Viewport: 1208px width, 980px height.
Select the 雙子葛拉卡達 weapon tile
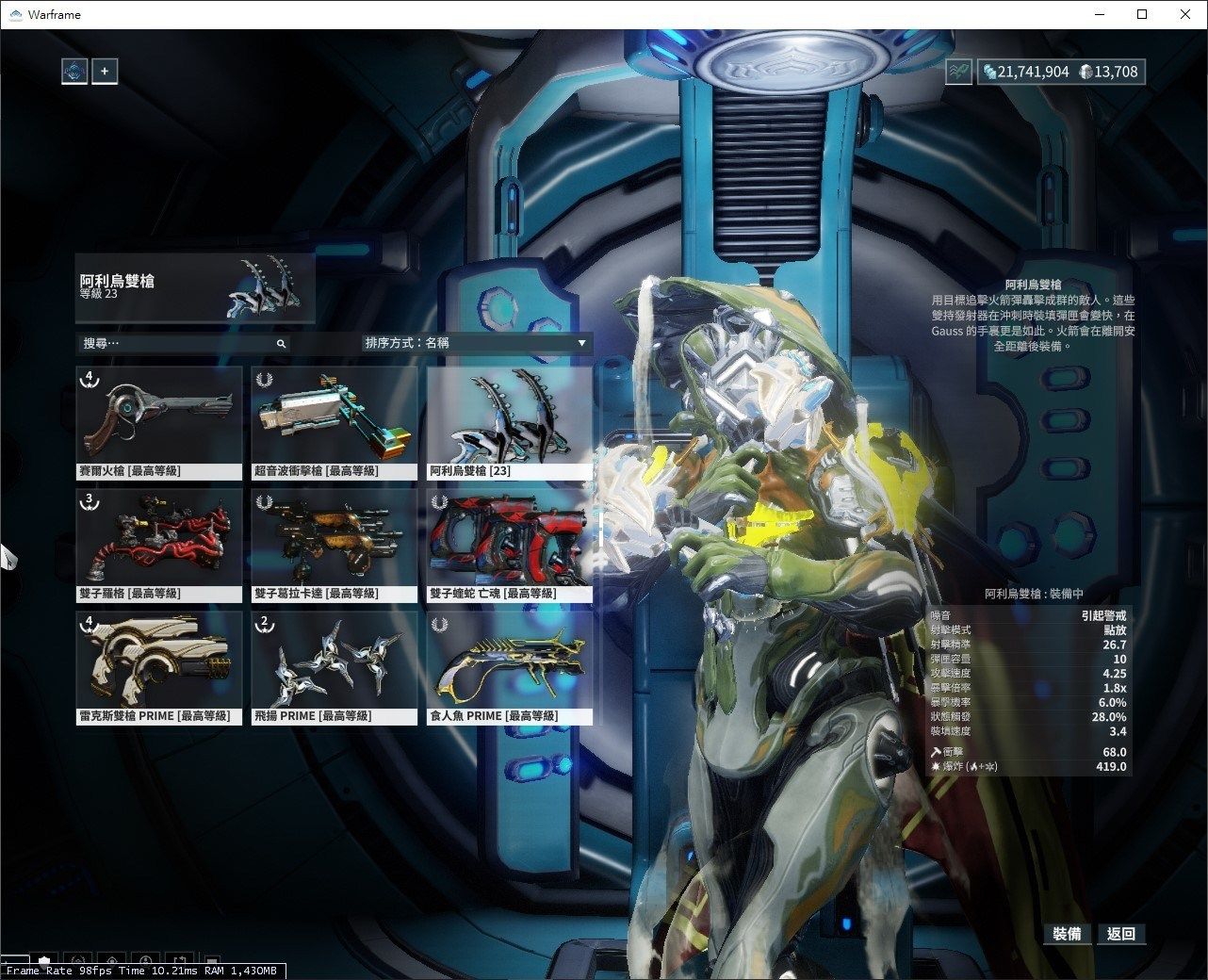coord(335,545)
